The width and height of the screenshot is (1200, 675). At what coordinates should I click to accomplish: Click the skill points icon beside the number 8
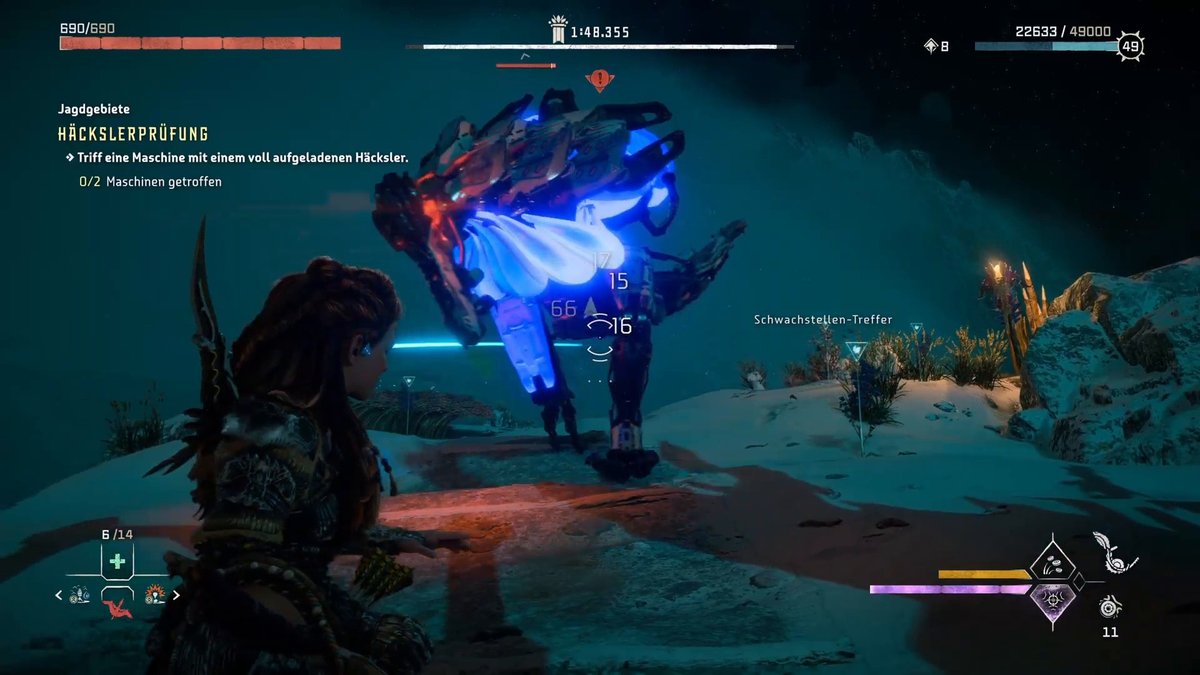pyautogui.click(x=930, y=45)
